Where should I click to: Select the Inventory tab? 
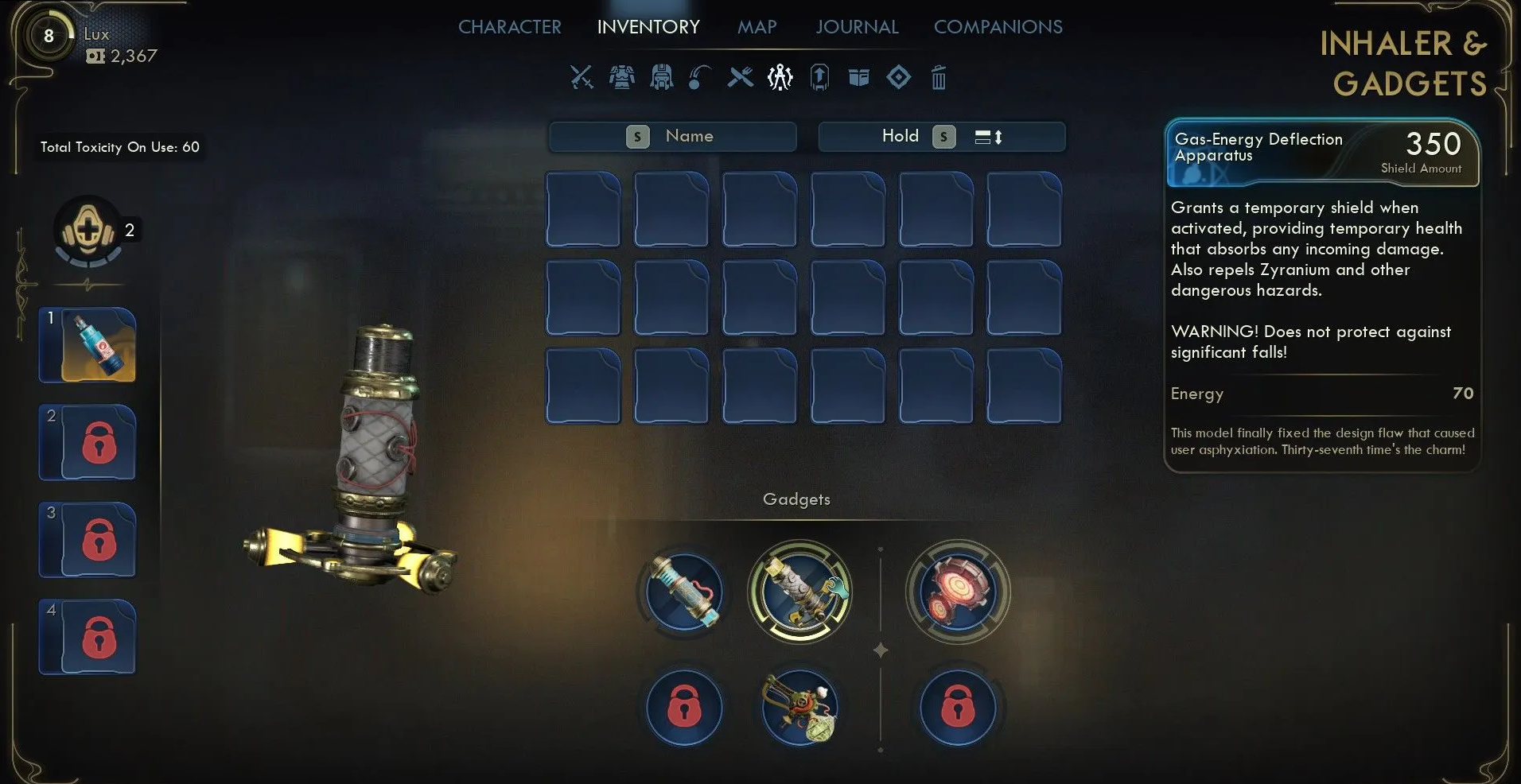(x=648, y=27)
